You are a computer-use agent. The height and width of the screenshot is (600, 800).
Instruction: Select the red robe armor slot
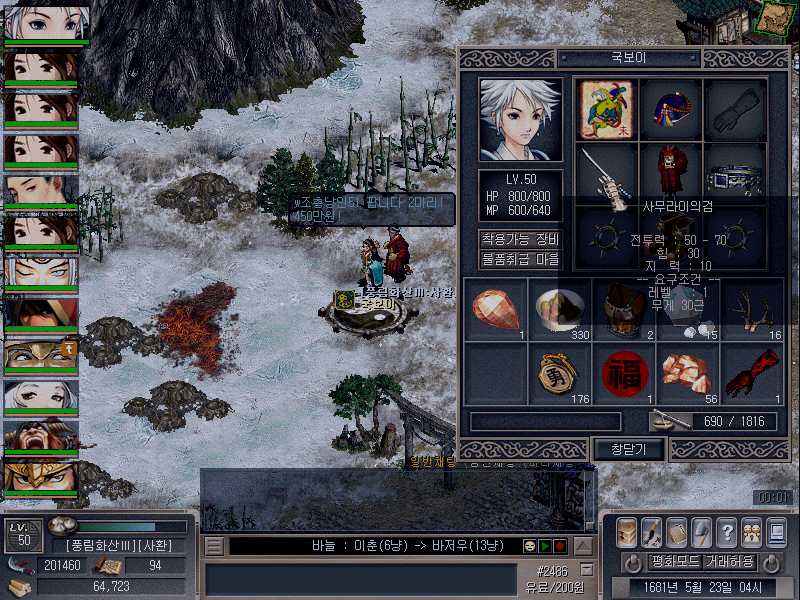(x=671, y=172)
